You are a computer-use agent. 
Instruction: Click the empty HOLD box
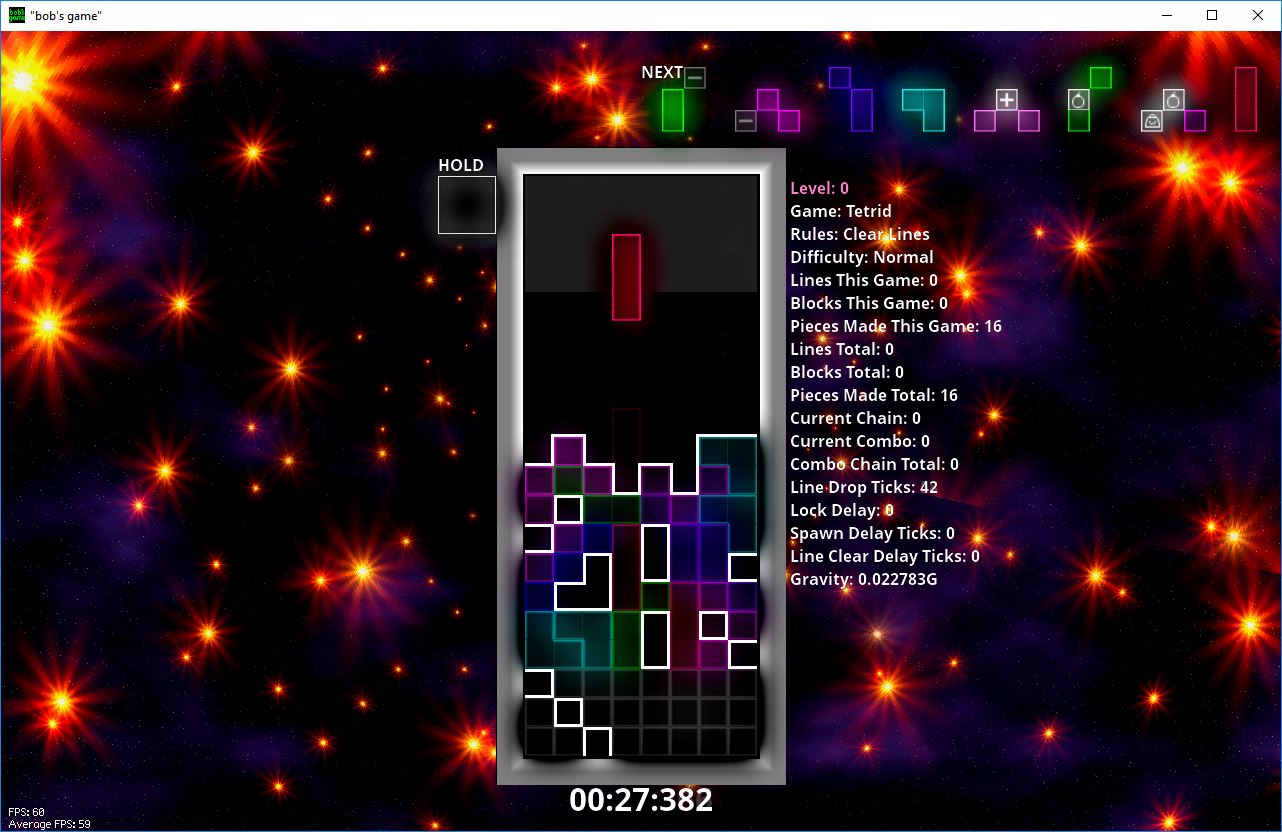(x=466, y=204)
